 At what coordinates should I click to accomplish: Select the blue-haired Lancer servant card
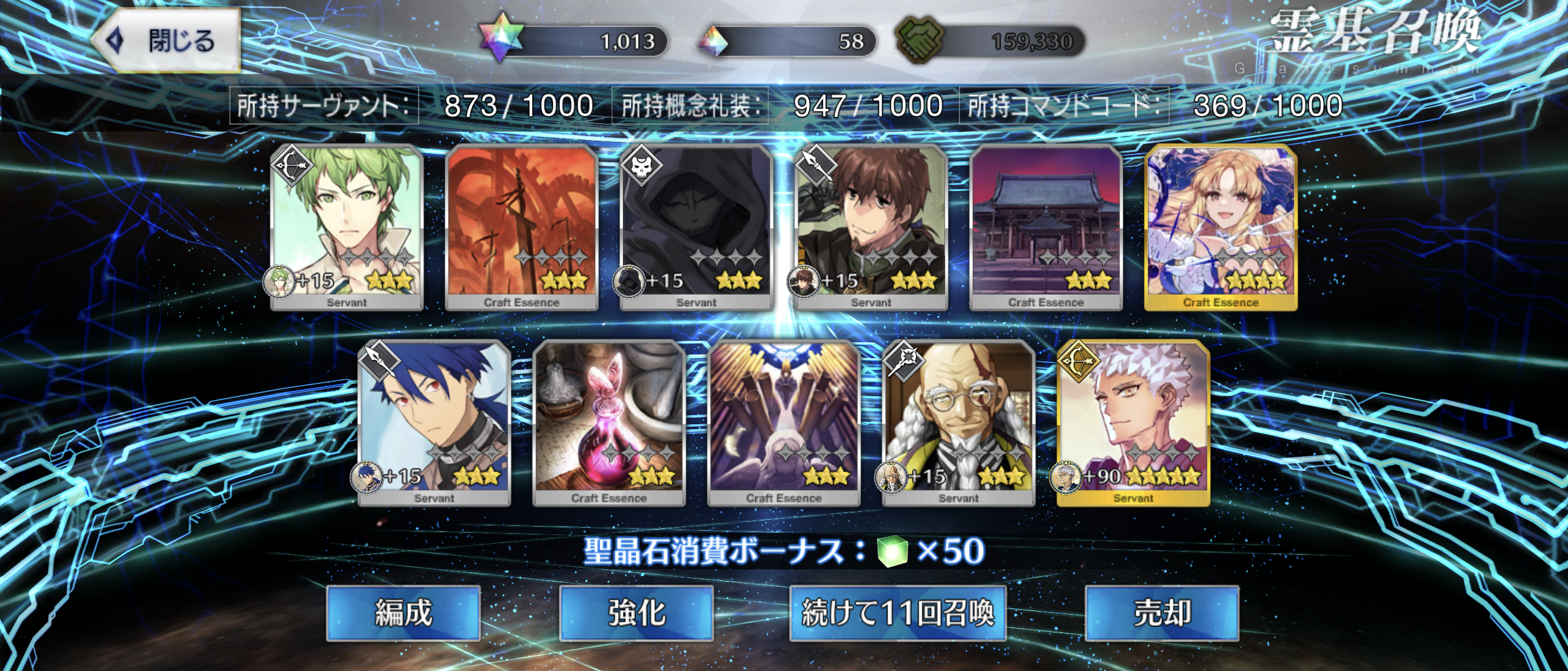[434, 422]
